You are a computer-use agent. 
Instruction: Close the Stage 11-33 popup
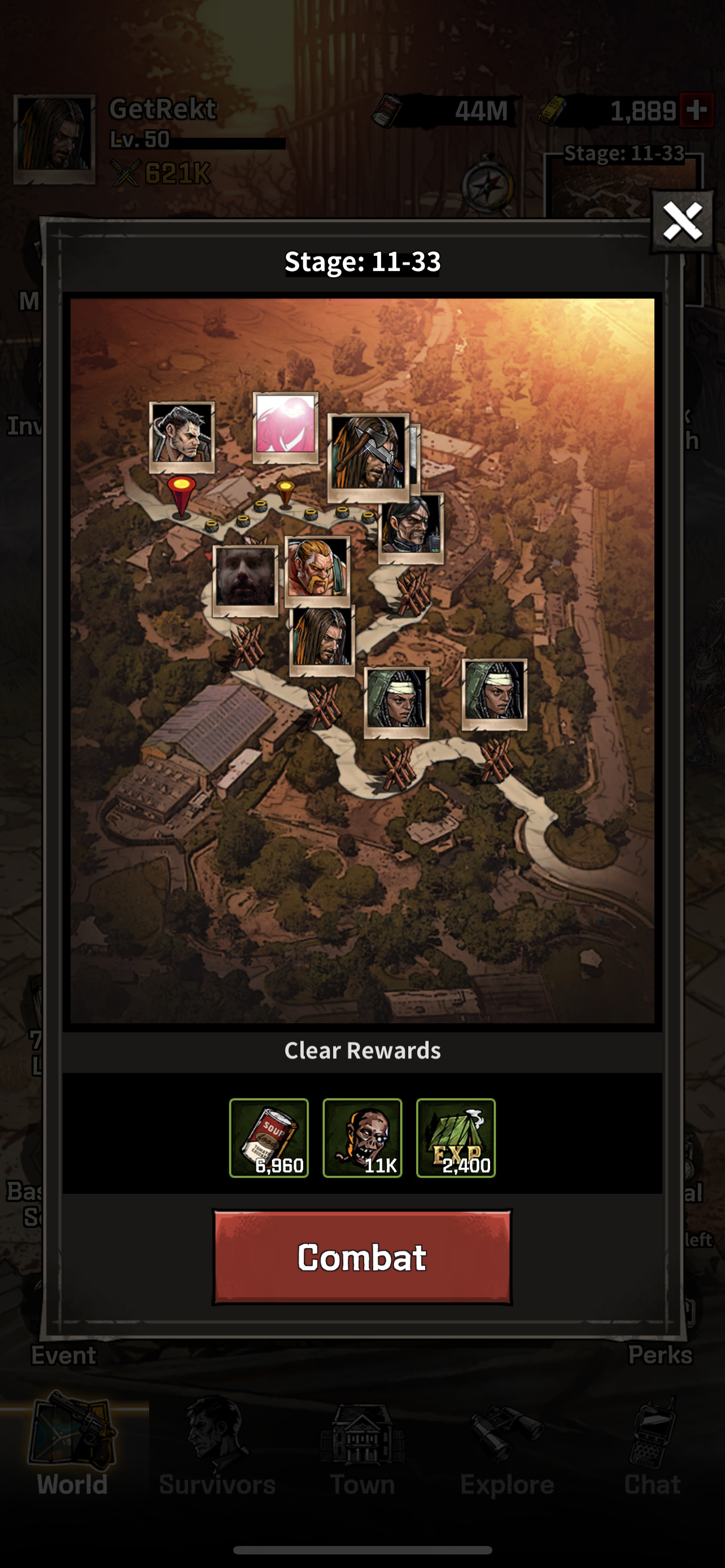point(682,222)
